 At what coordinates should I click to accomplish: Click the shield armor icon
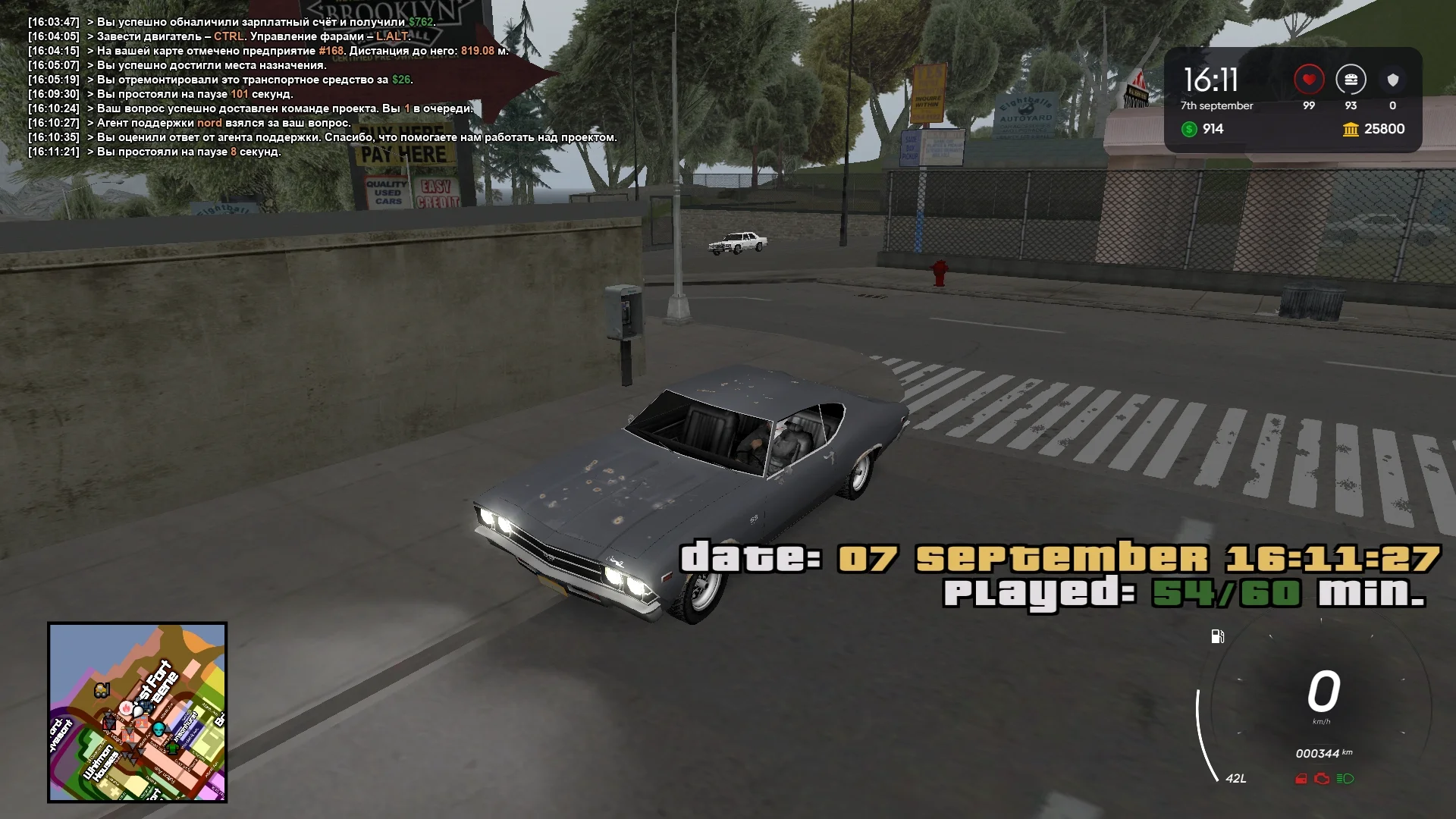(1392, 80)
